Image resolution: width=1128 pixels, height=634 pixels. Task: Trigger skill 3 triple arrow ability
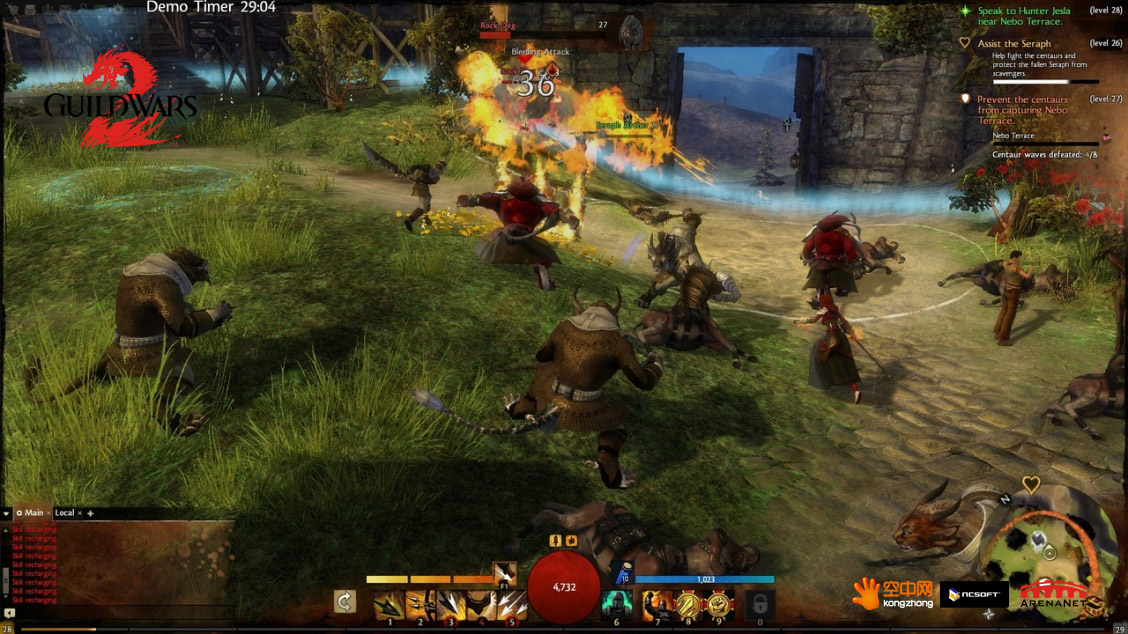pyautogui.click(x=451, y=604)
